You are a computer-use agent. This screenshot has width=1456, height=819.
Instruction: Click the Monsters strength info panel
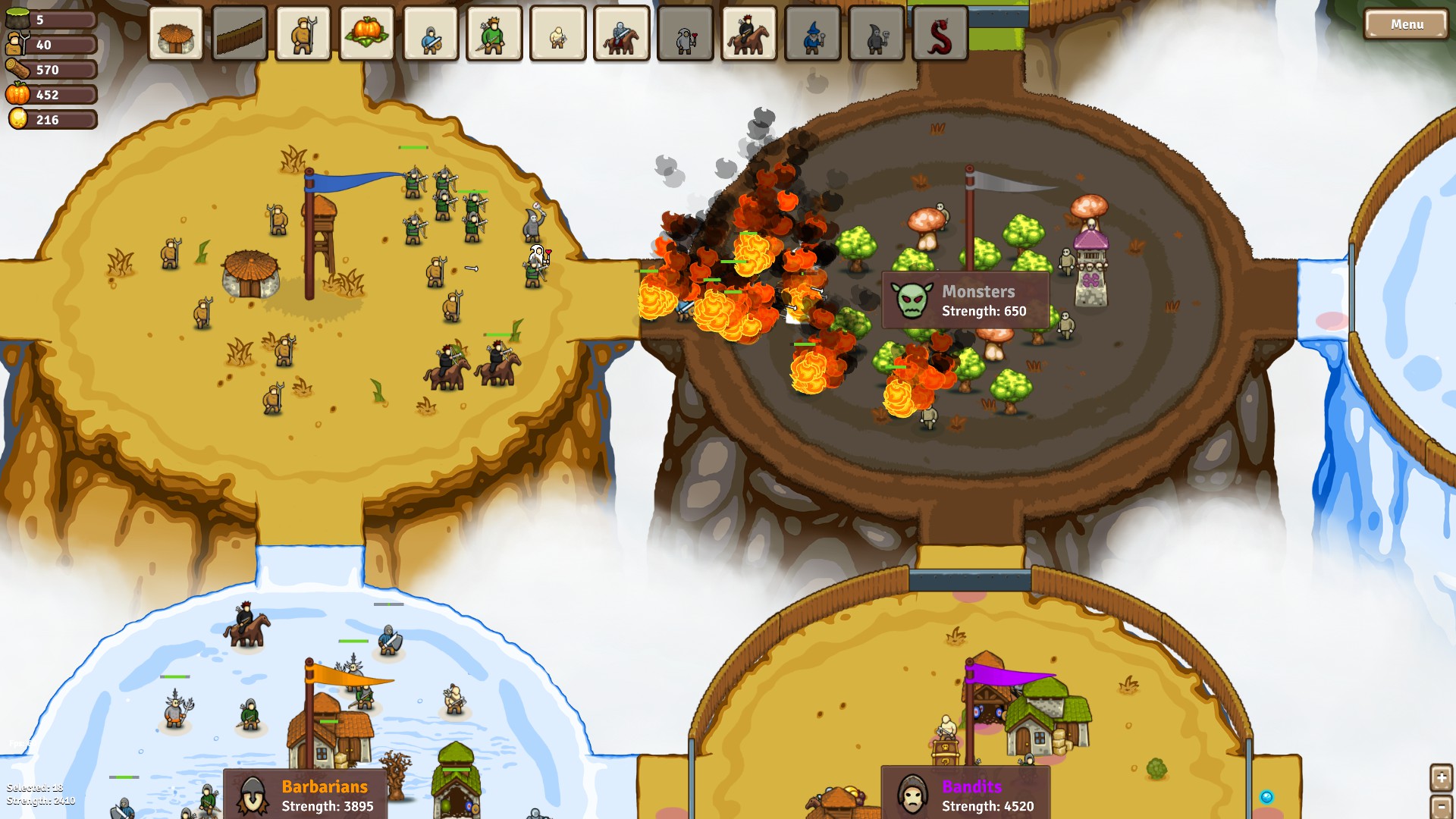click(969, 300)
